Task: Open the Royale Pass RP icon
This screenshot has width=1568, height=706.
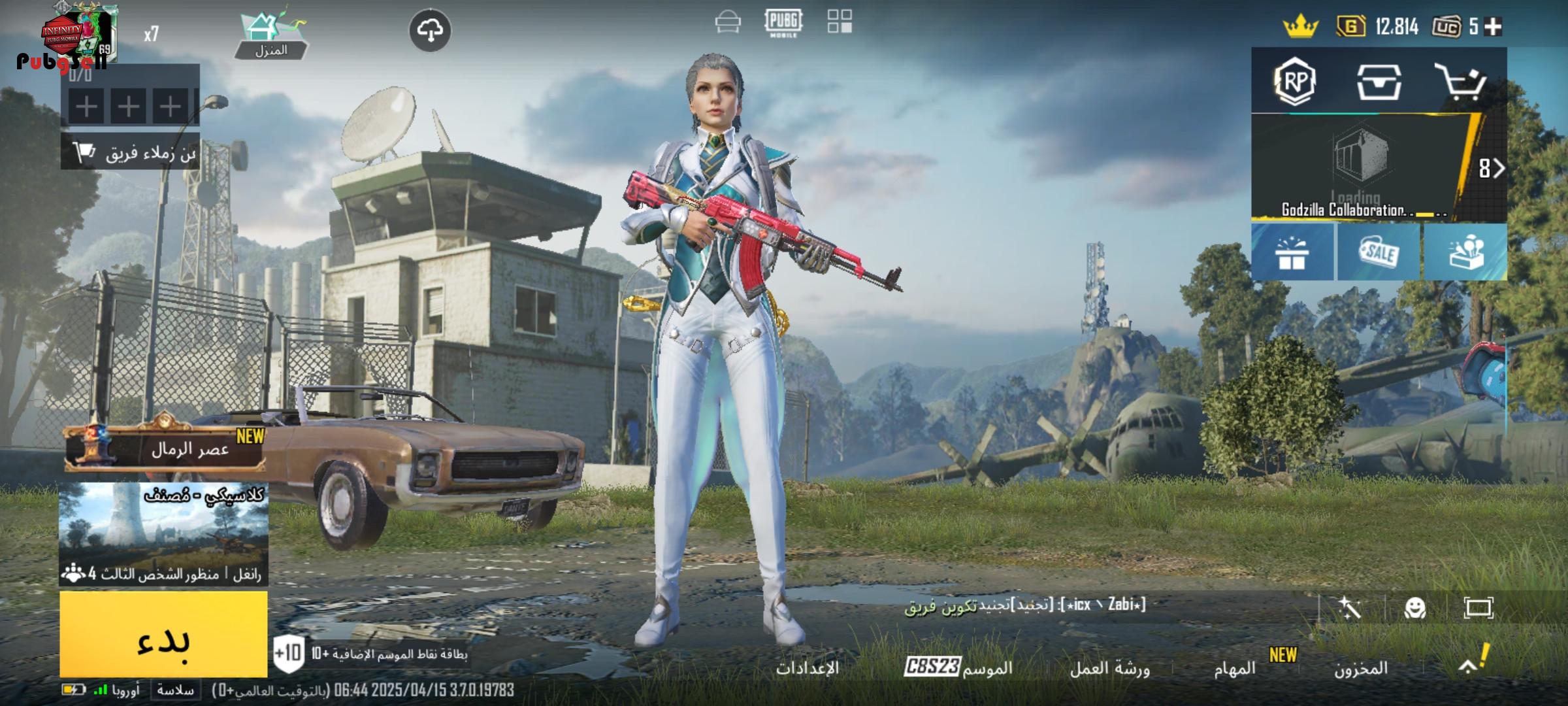Action: [x=1295, y=82]
